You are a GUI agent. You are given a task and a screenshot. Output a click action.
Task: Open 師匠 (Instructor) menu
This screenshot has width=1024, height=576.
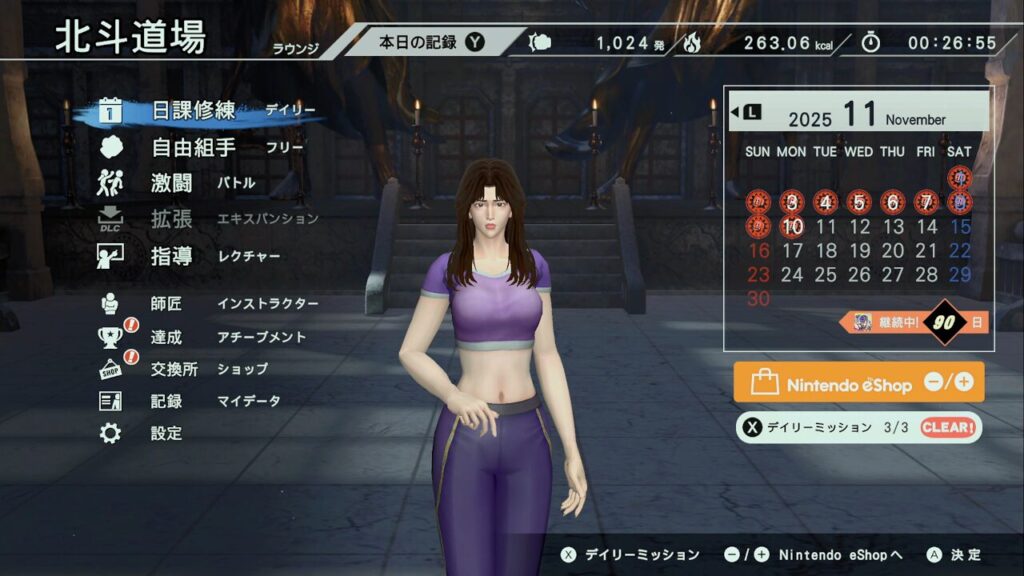click(x=167, y=303)
